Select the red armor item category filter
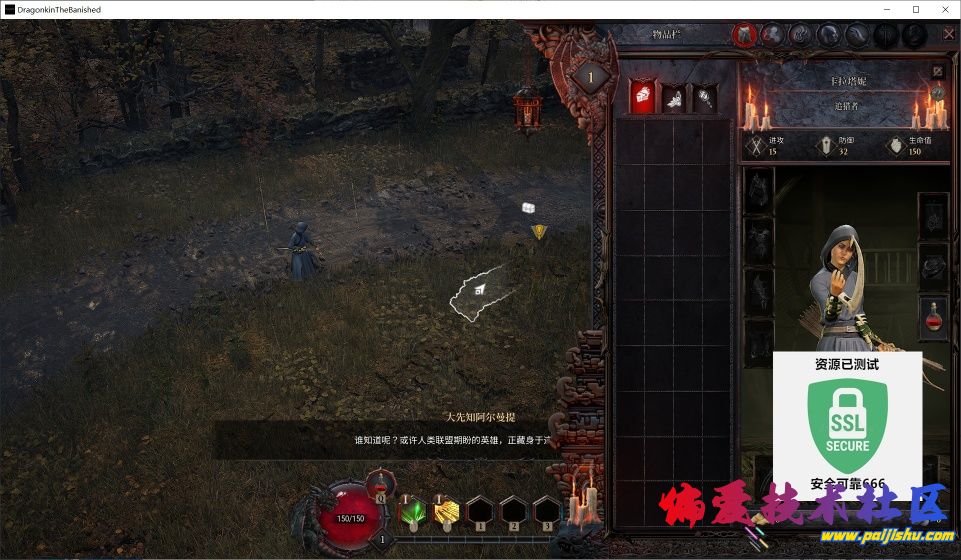Screen dimensions: 961x560 642,96
